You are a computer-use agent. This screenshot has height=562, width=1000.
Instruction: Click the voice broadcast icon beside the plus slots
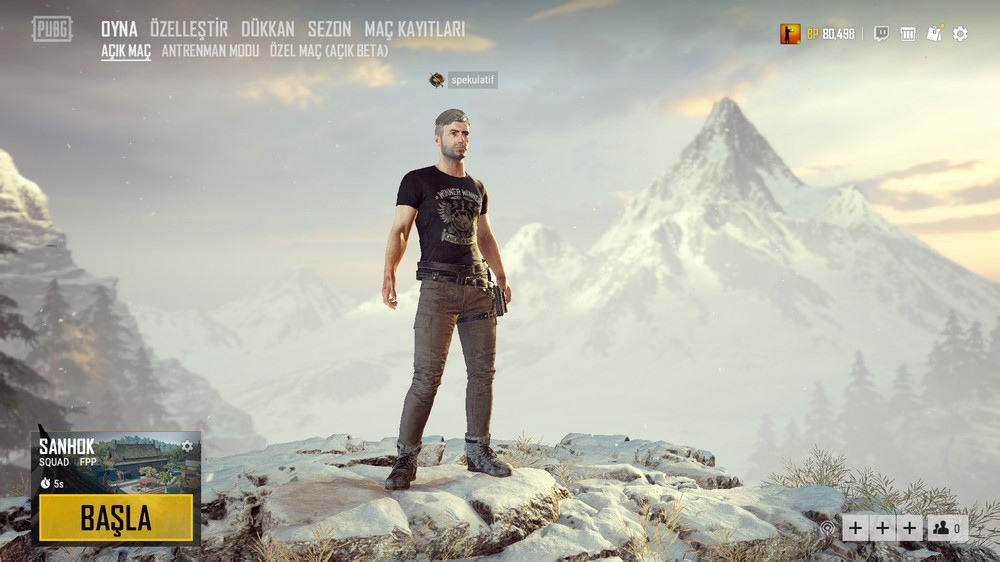[x=827, y=528]
